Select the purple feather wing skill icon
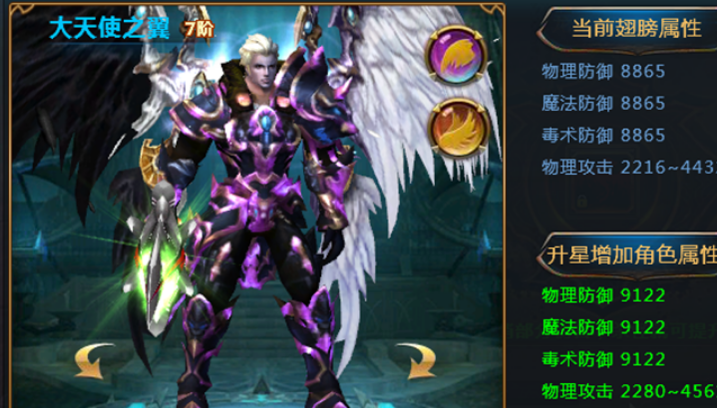717x408 pixels. [458, 54]
